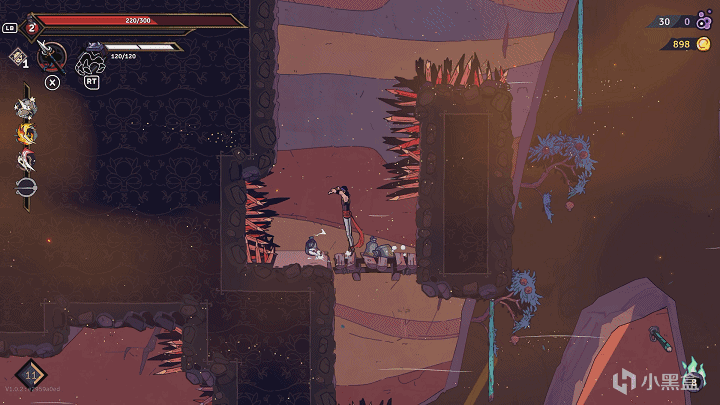
Task: Choose the flaming orange swirl medallion
Action: [x=25, y=133]
